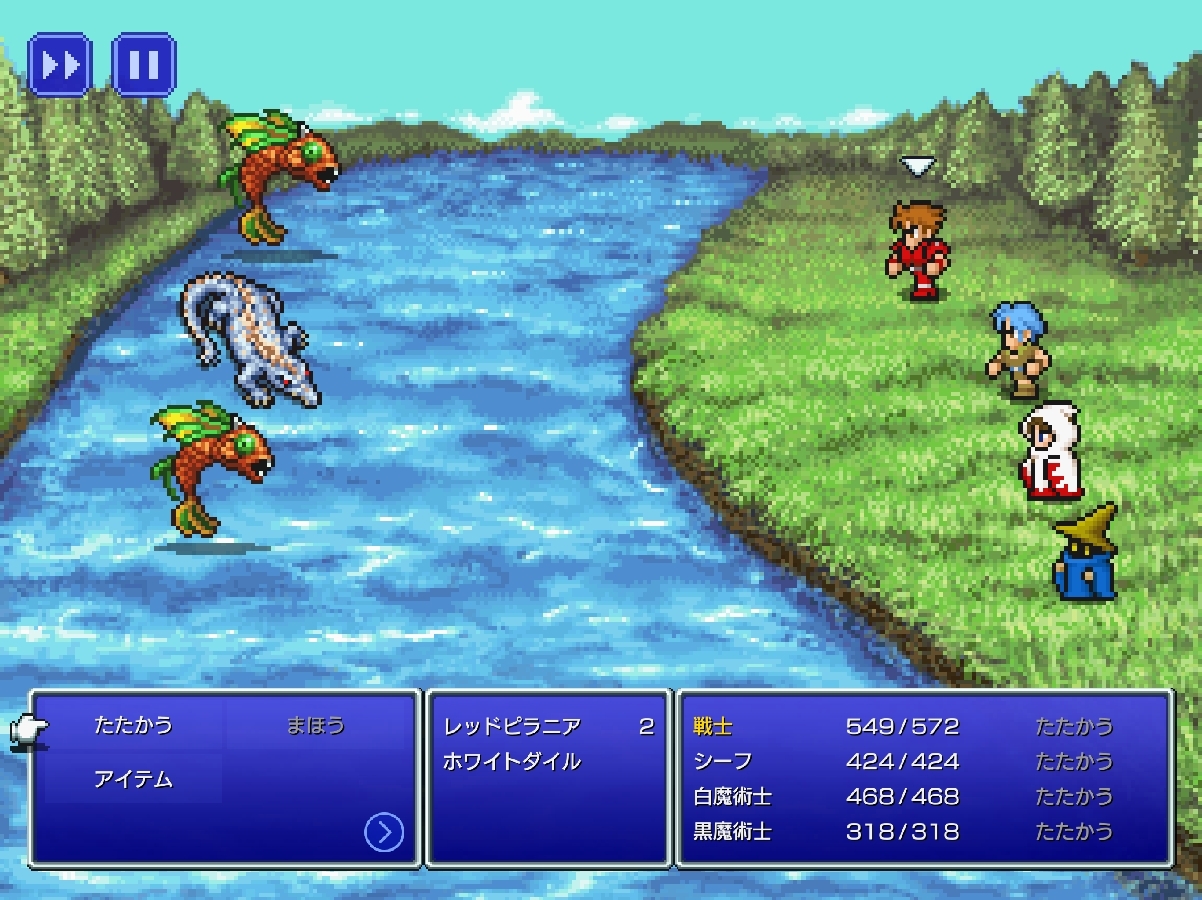This screenshot has height=900, width=1202.
Task: Toggle the fast-forward battle speed button
Action: (x=60, y=65)
